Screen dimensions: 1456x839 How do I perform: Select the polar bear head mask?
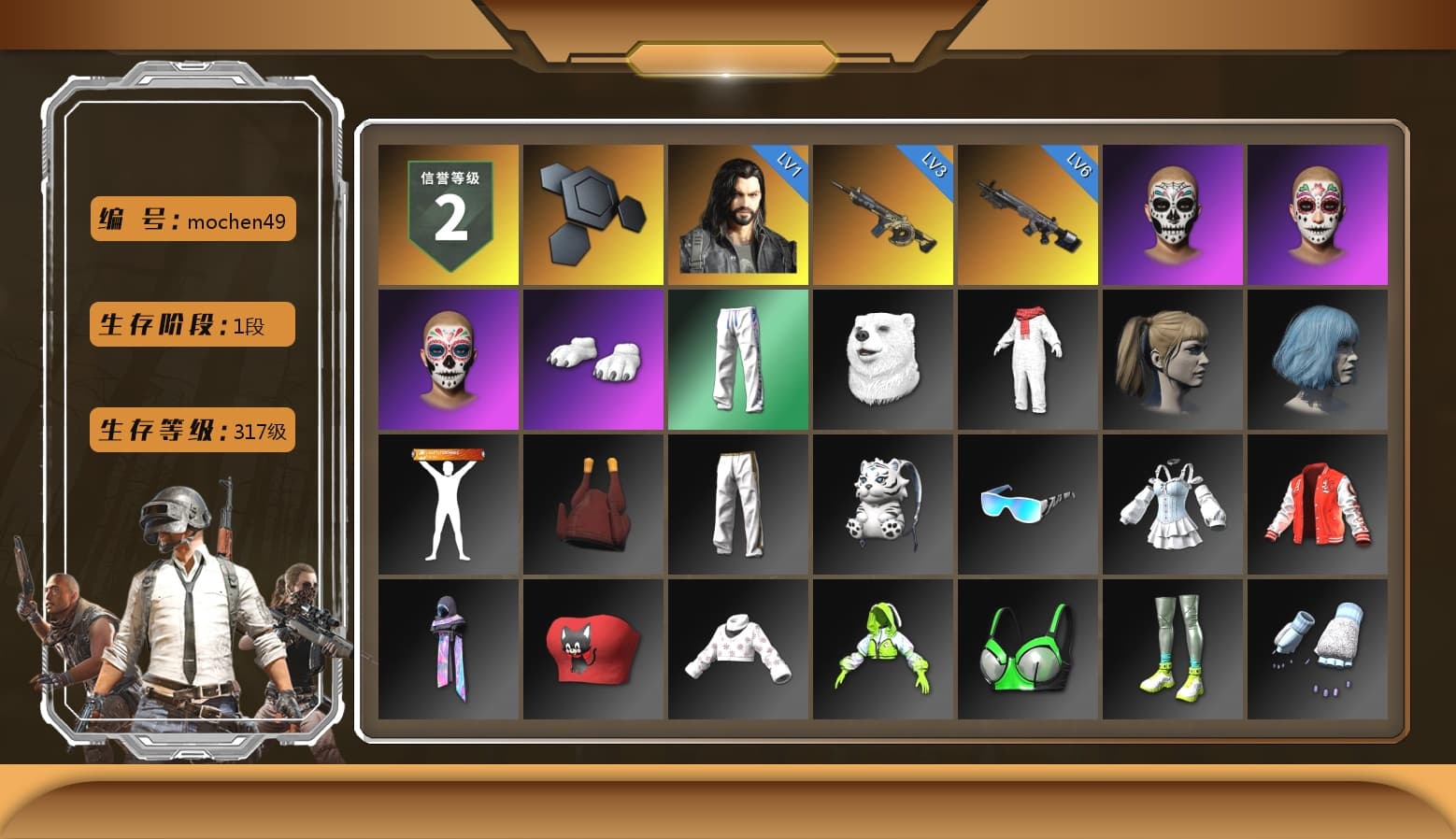883,360
